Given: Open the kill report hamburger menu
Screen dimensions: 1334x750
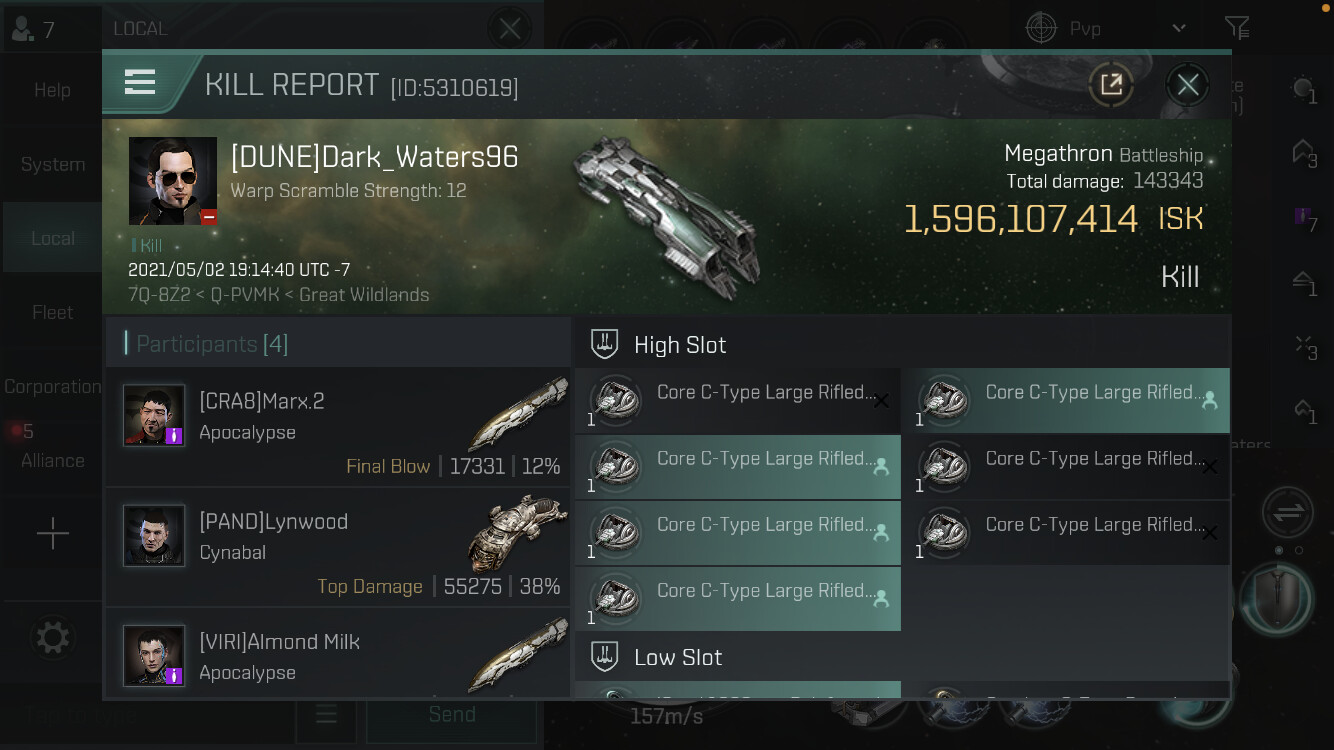Looking at the screenshot, I should pyautogui.click(x=140, y=83).
